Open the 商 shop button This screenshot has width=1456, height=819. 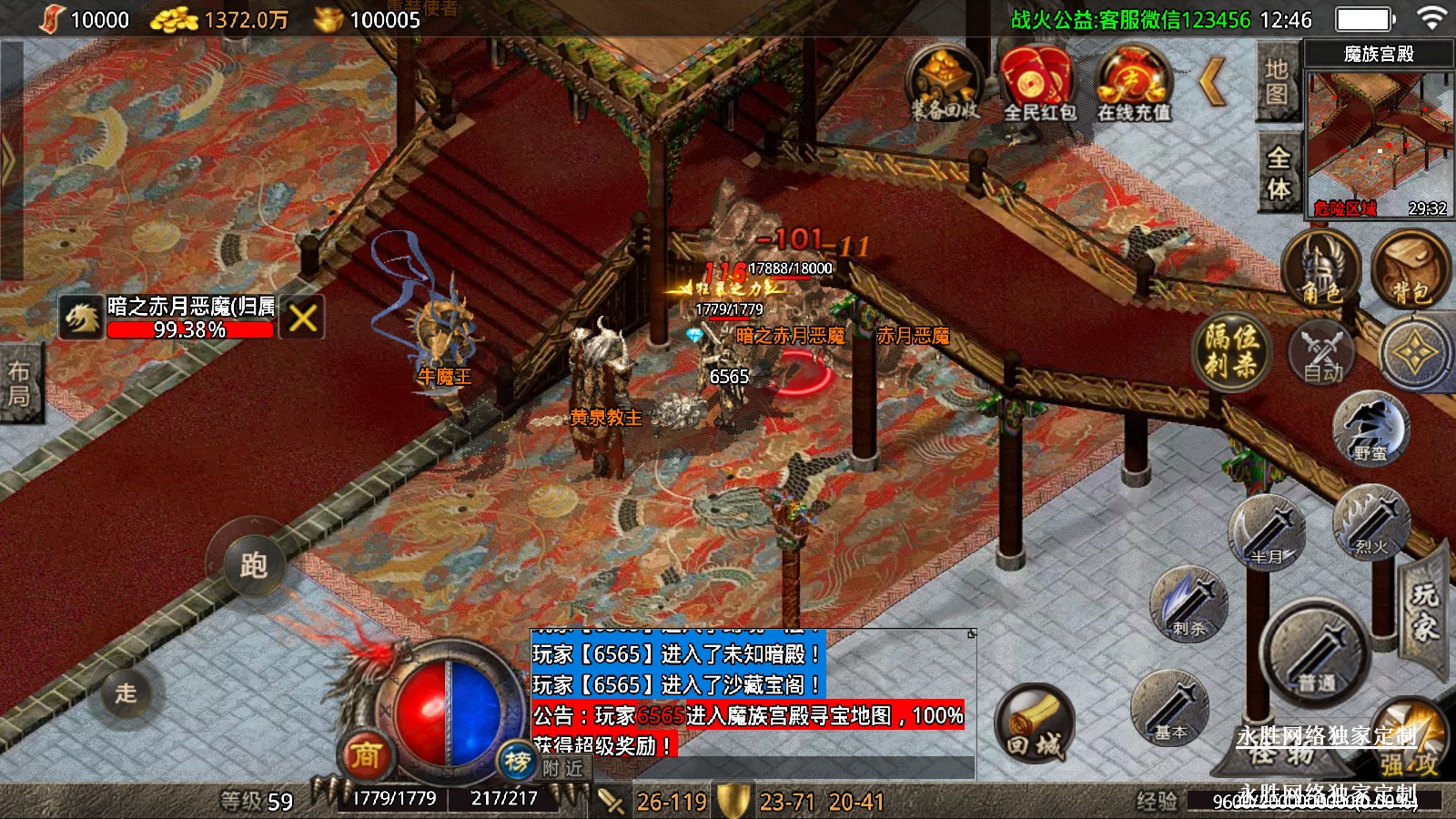(366, 754)
